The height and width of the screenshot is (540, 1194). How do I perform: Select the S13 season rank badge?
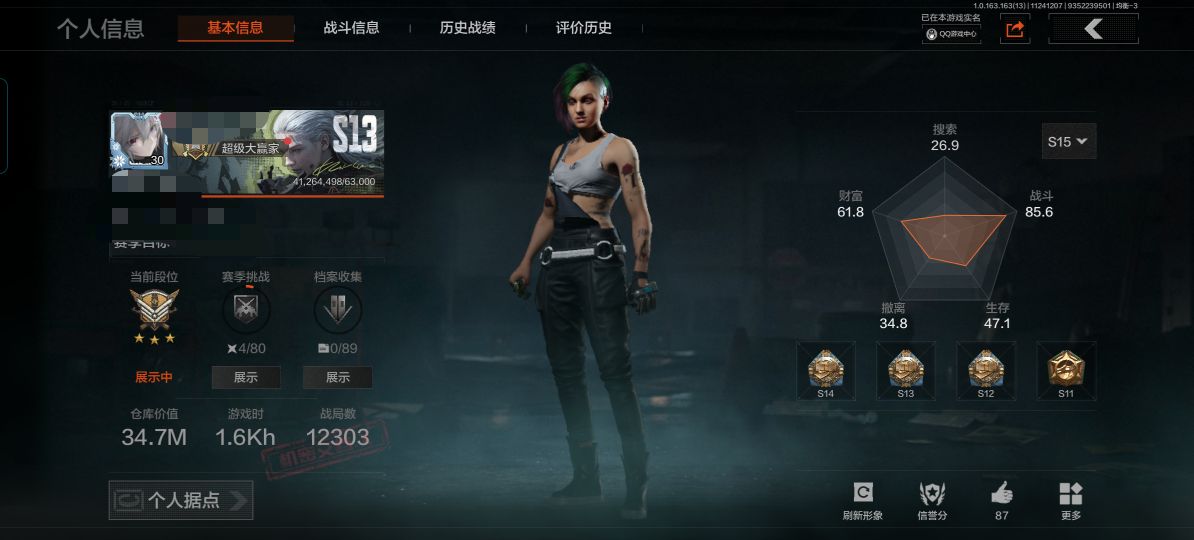point(906,370)
